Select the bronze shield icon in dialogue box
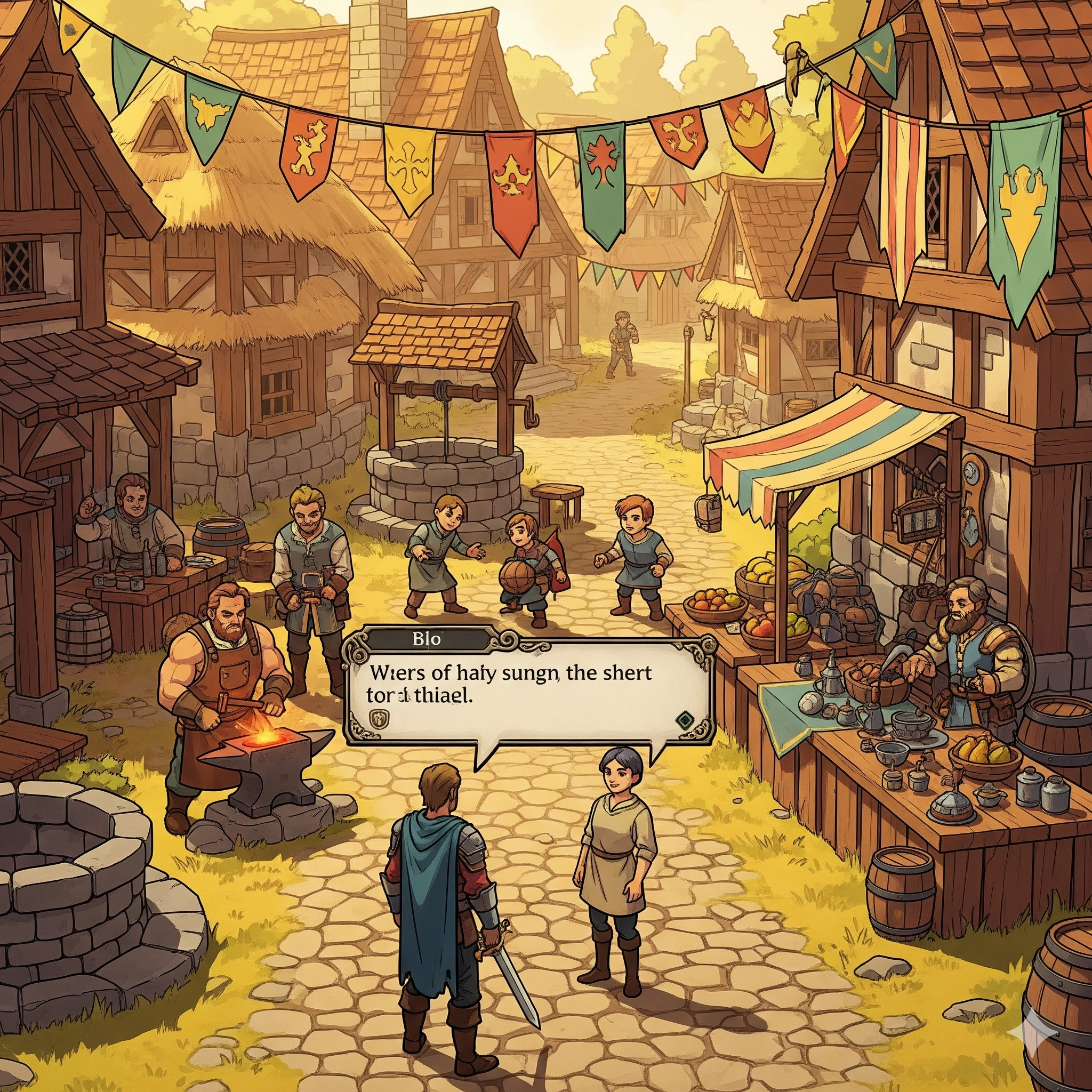This screenshot has height=1092, width=1092. (x=377, y=718)
